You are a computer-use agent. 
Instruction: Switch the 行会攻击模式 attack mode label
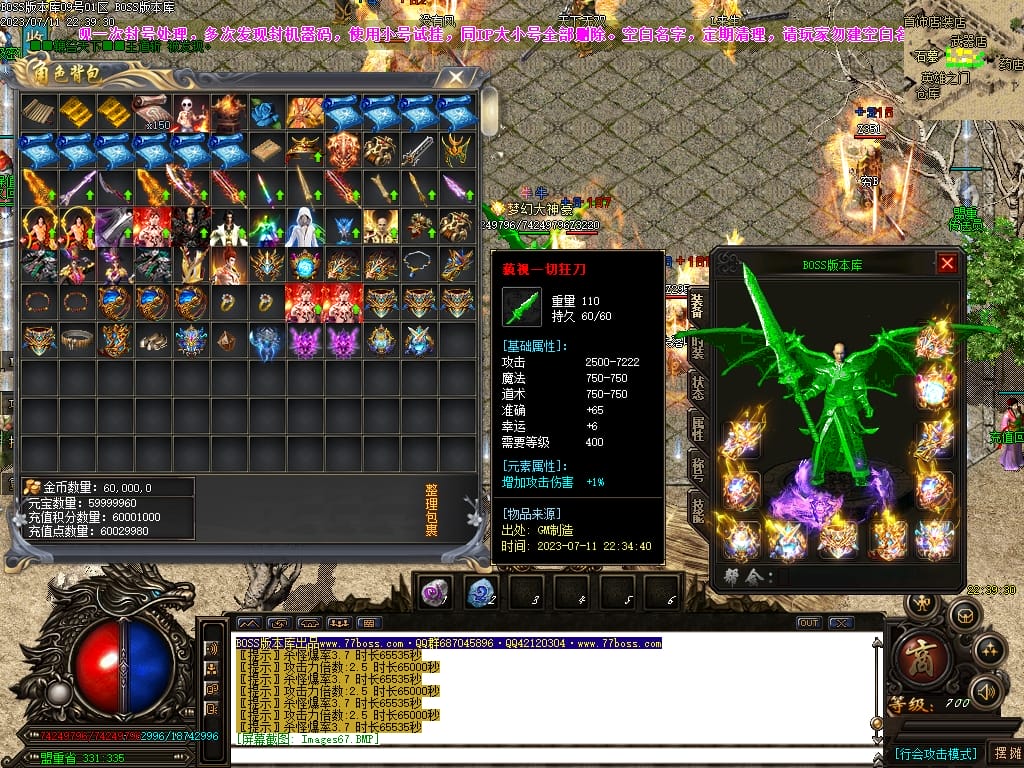point(935,753)
